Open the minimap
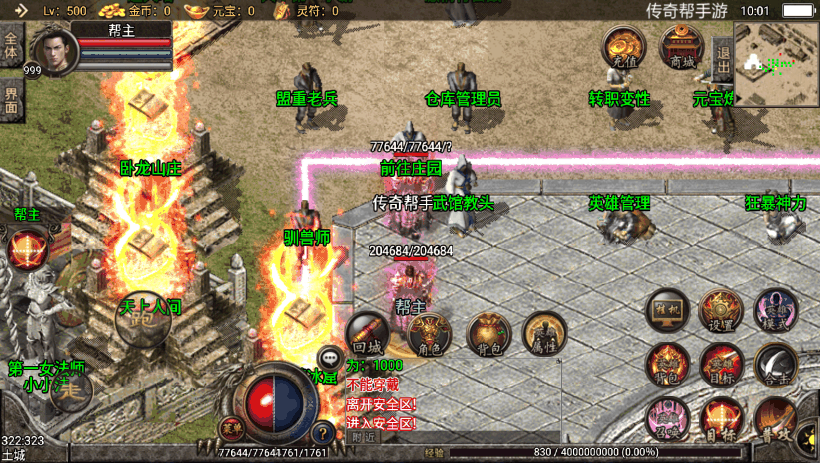This screenshot has height=463, width=820. click(x=777, y=64)
